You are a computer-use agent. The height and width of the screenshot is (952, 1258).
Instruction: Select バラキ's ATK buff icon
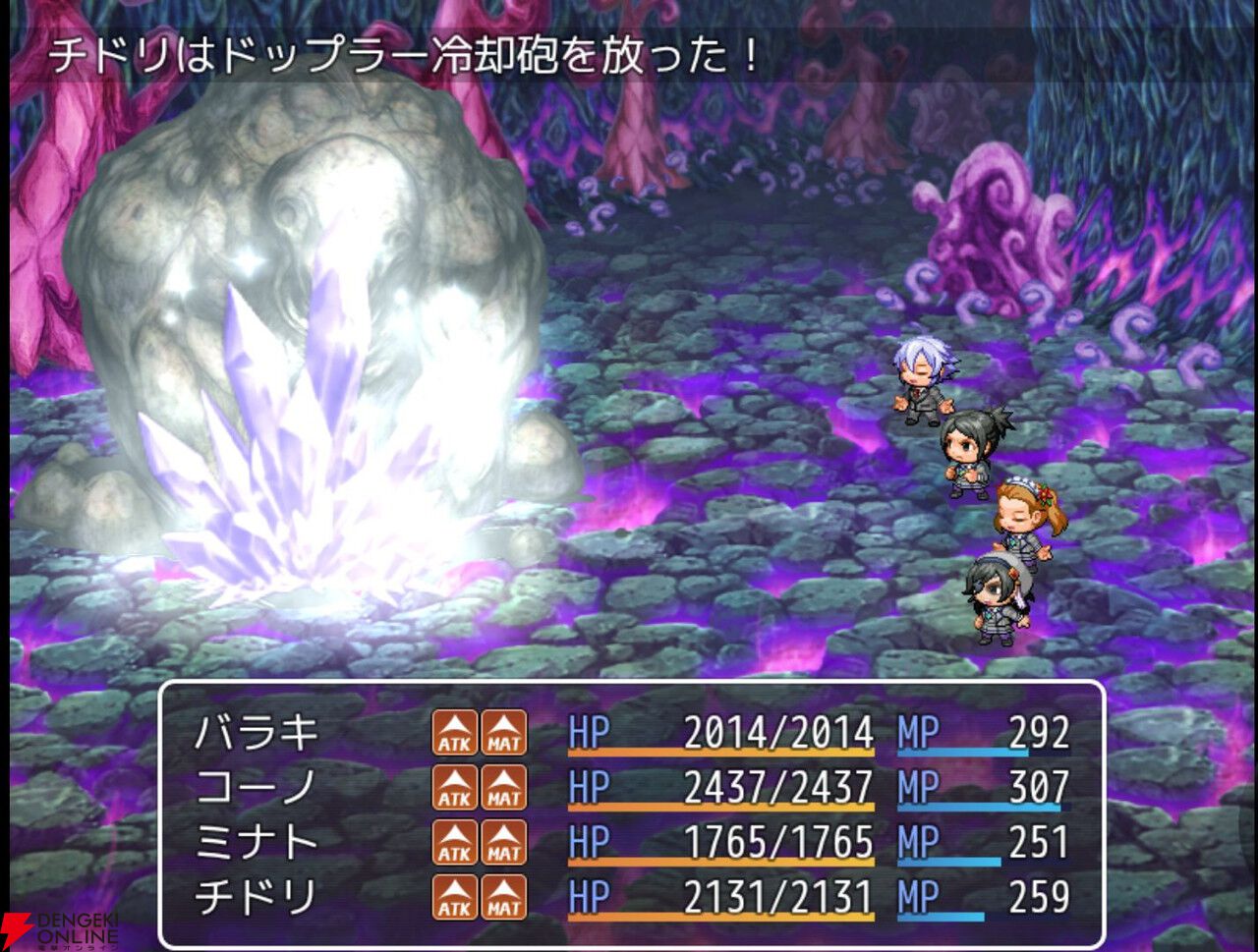coord(454,734)
